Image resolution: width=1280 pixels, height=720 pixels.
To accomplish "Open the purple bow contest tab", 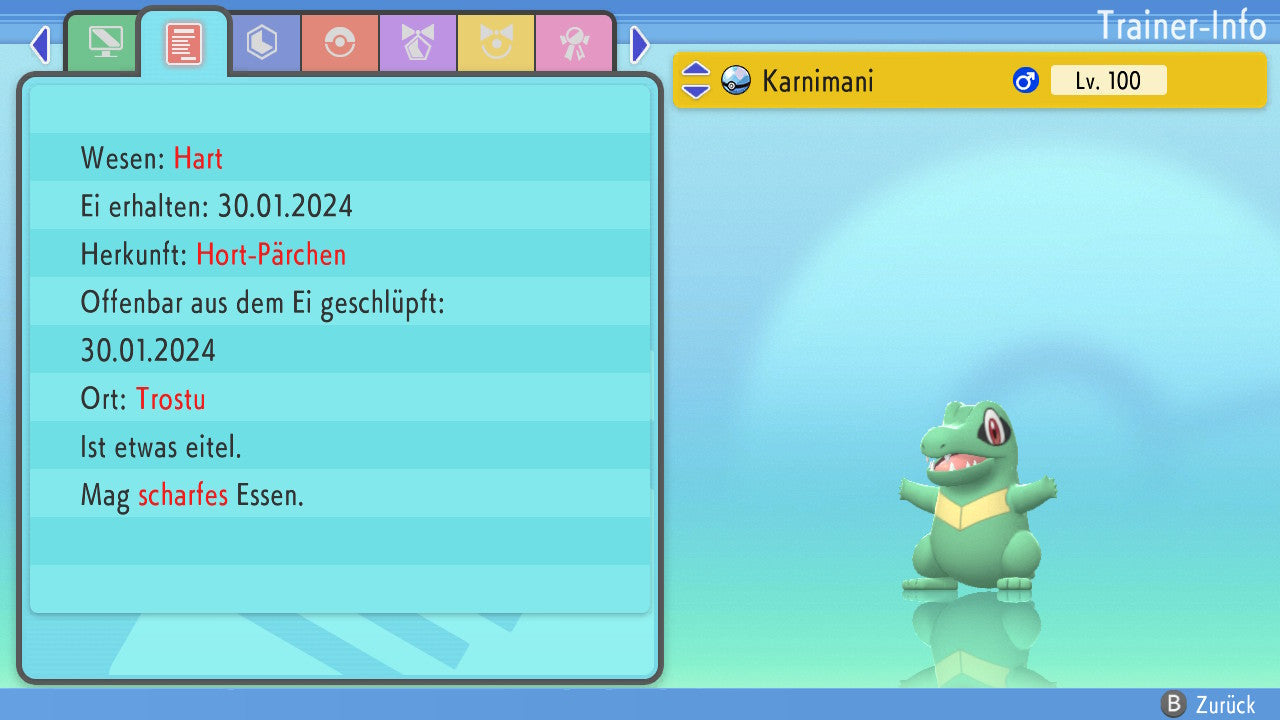I will pyautogui.click(x=418, y=43).
